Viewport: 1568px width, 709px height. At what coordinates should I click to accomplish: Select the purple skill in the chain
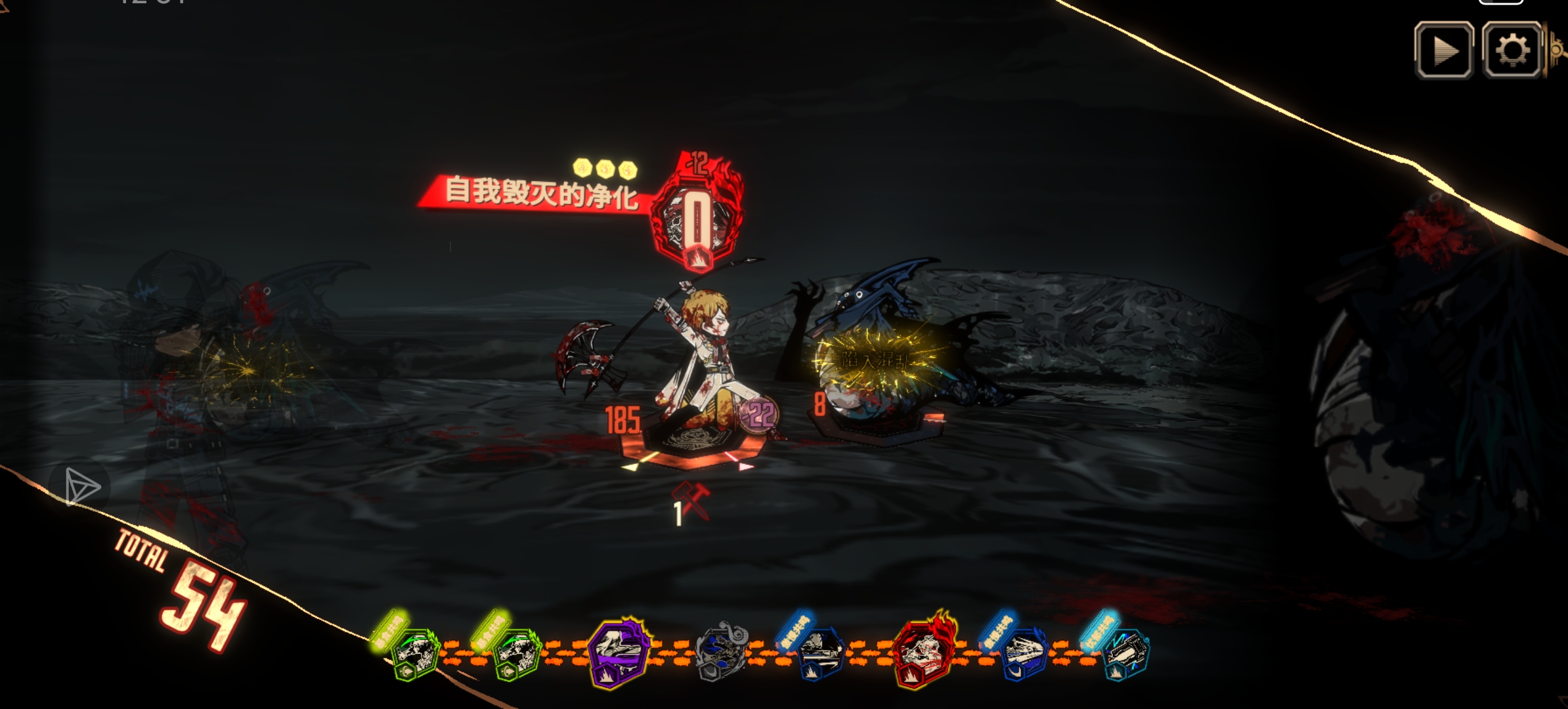(619, 652)
